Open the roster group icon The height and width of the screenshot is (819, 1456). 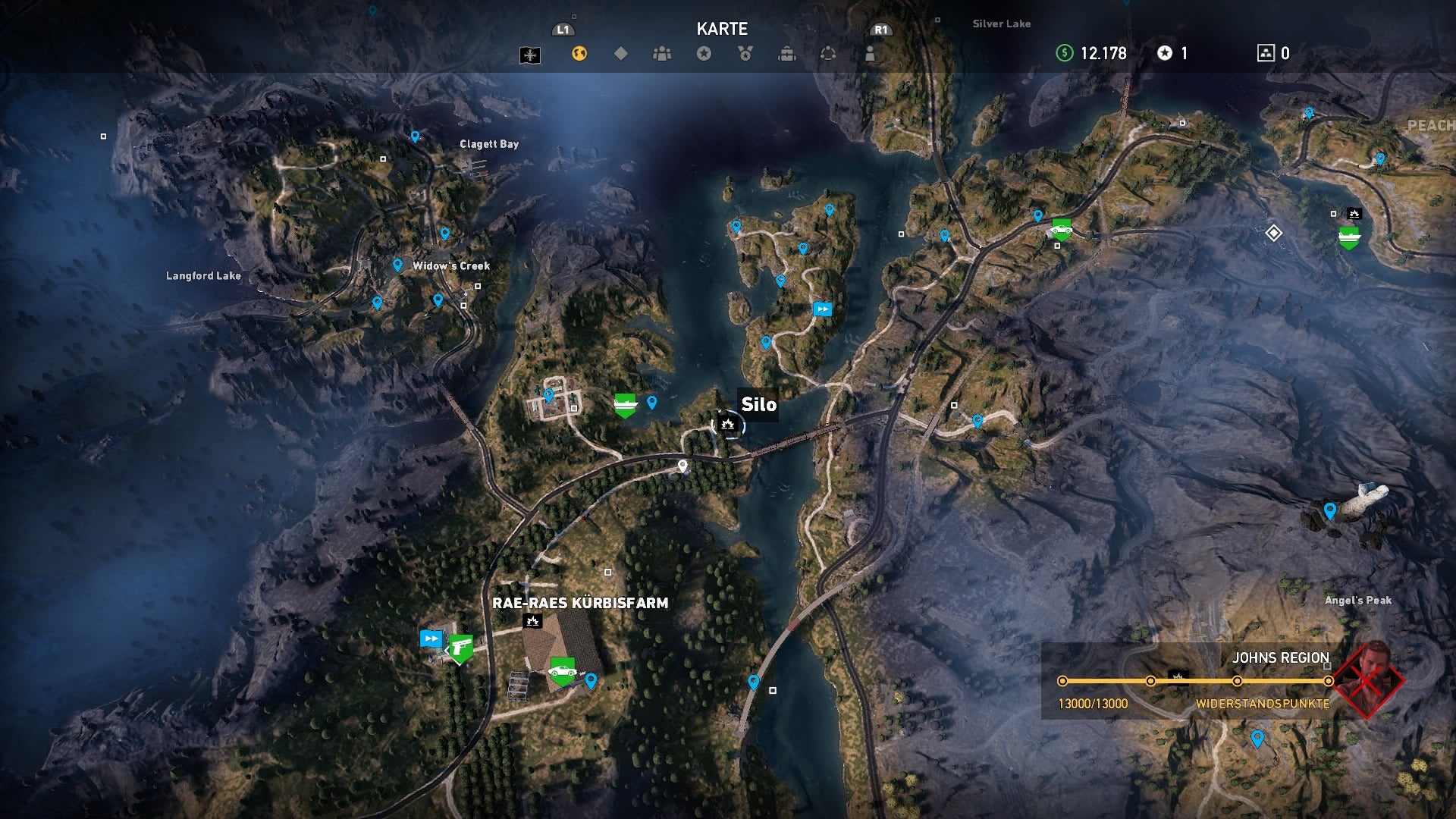pyautogui.click(x=661, y=54)
